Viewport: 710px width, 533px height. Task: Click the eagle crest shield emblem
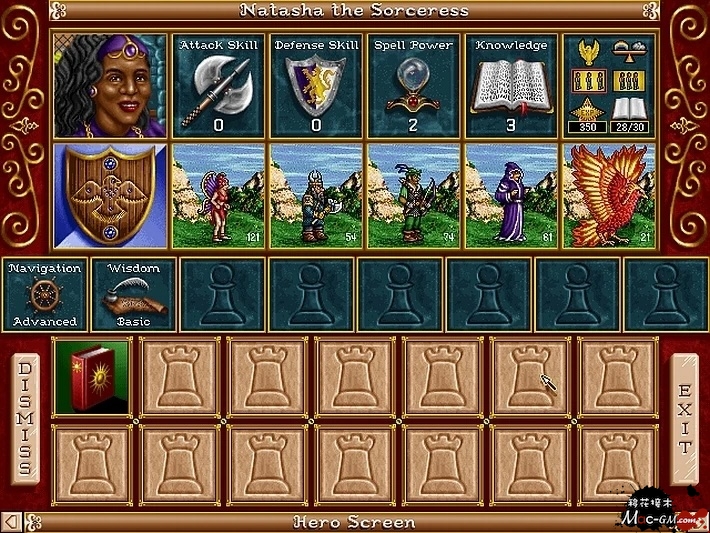coord(111,195)
